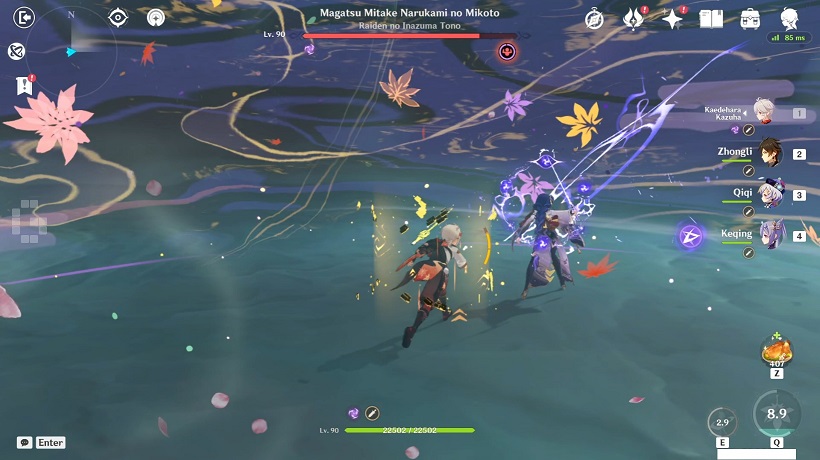
Task: Select Kaedehara Kazuha in the party list
Action: tap(765, 113)
